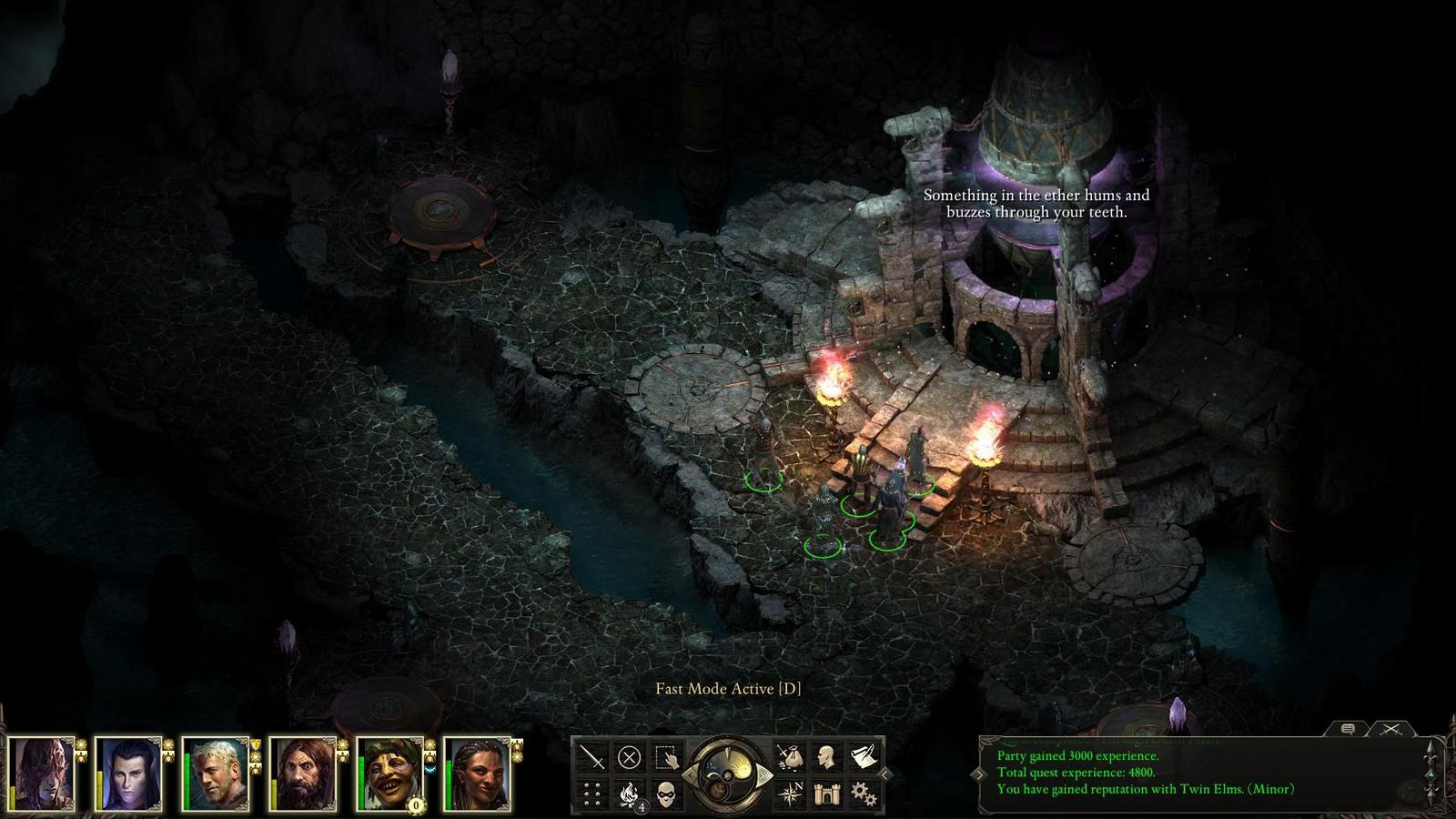1456x819 pixels.
Task: Open the journal scroll and quill
Action: pyautogui.click(x=863, y=757)
